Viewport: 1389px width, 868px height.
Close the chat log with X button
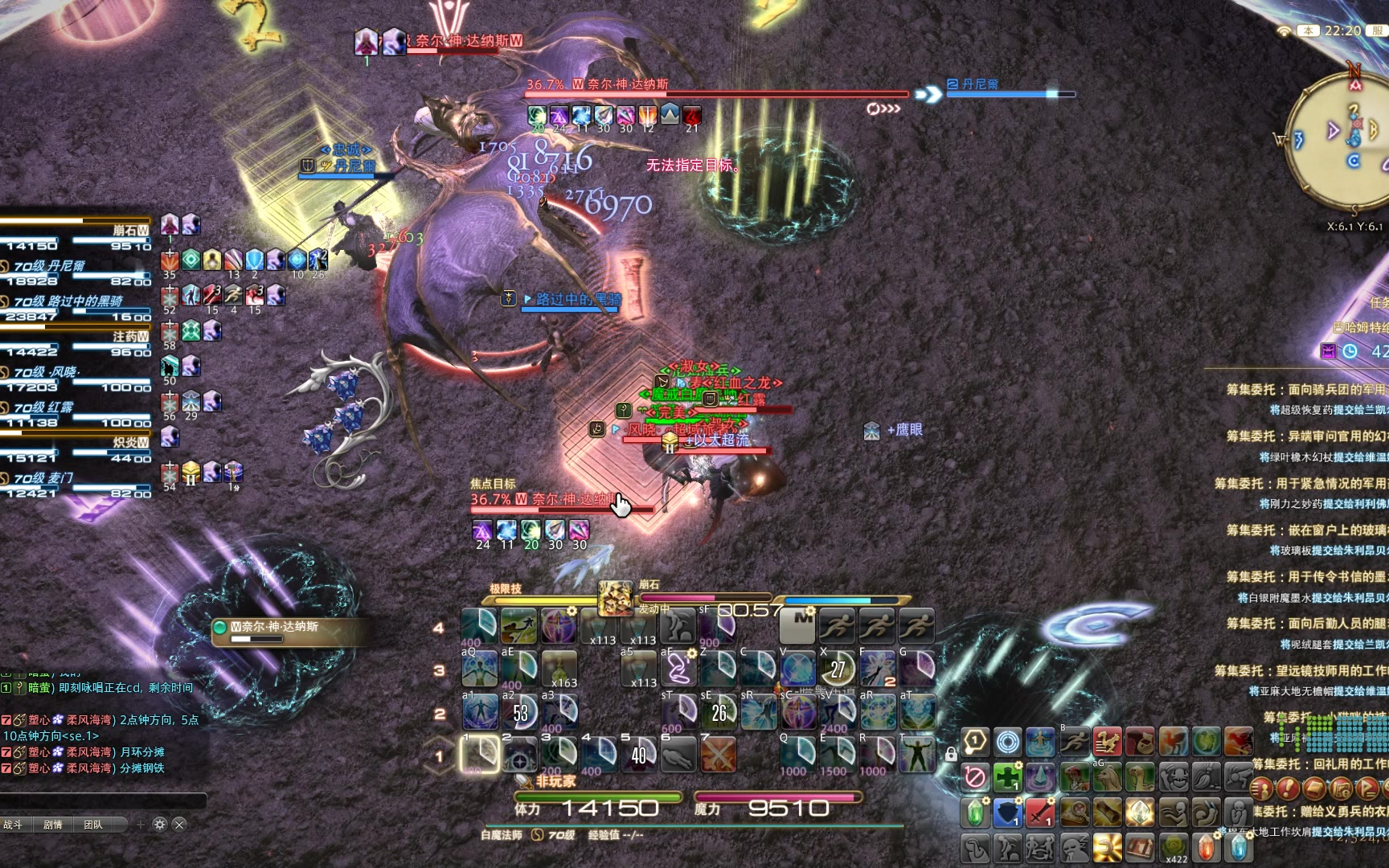tap(179, 825)
